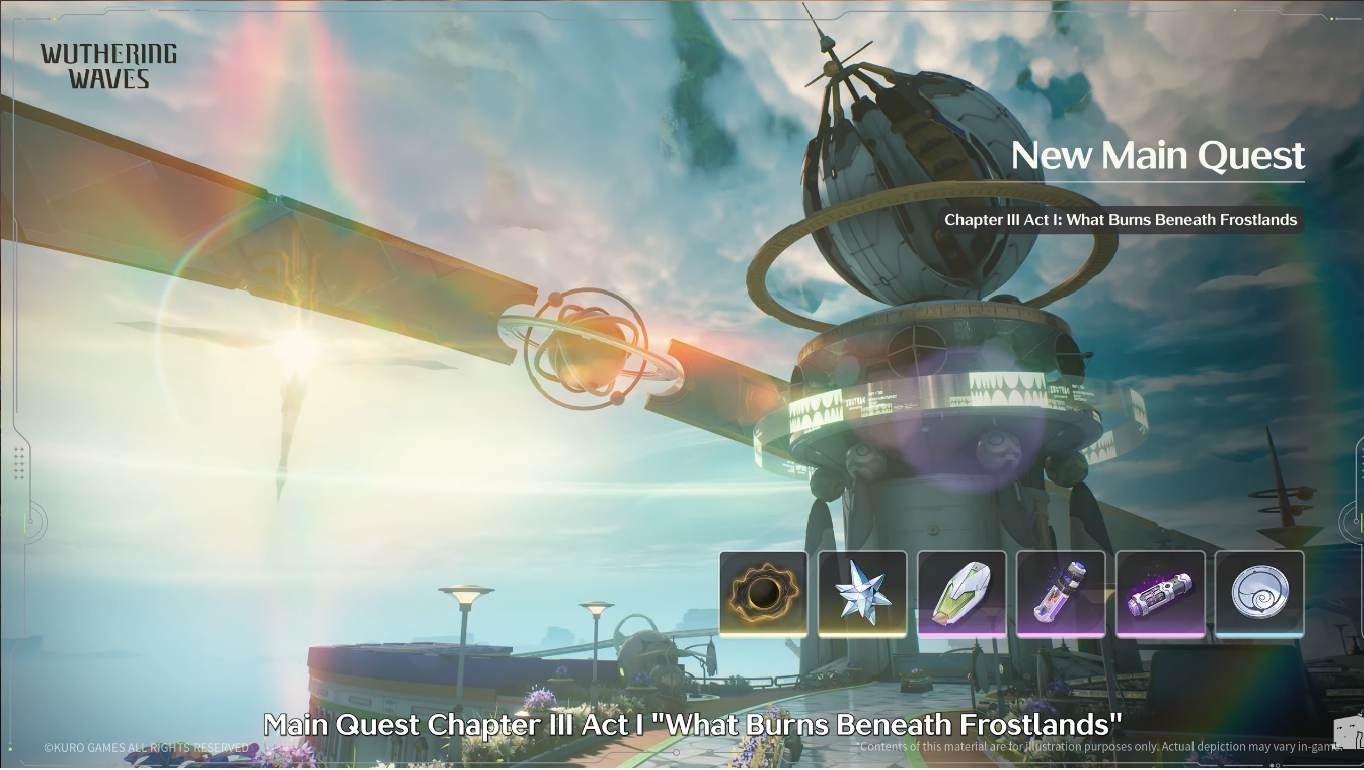This screenshot has height=770, width=1364.
Task: Choose the glowing purple cylinder tube reward
Action: pos(1160,594)
